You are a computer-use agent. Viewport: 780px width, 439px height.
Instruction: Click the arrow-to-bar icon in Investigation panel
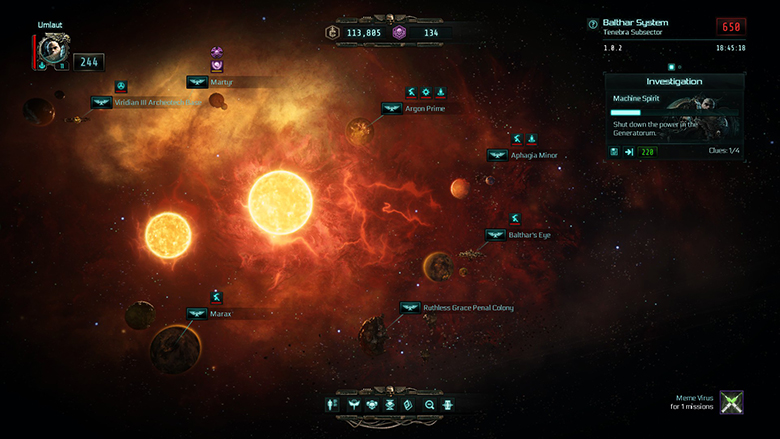(x=630, y=152)
